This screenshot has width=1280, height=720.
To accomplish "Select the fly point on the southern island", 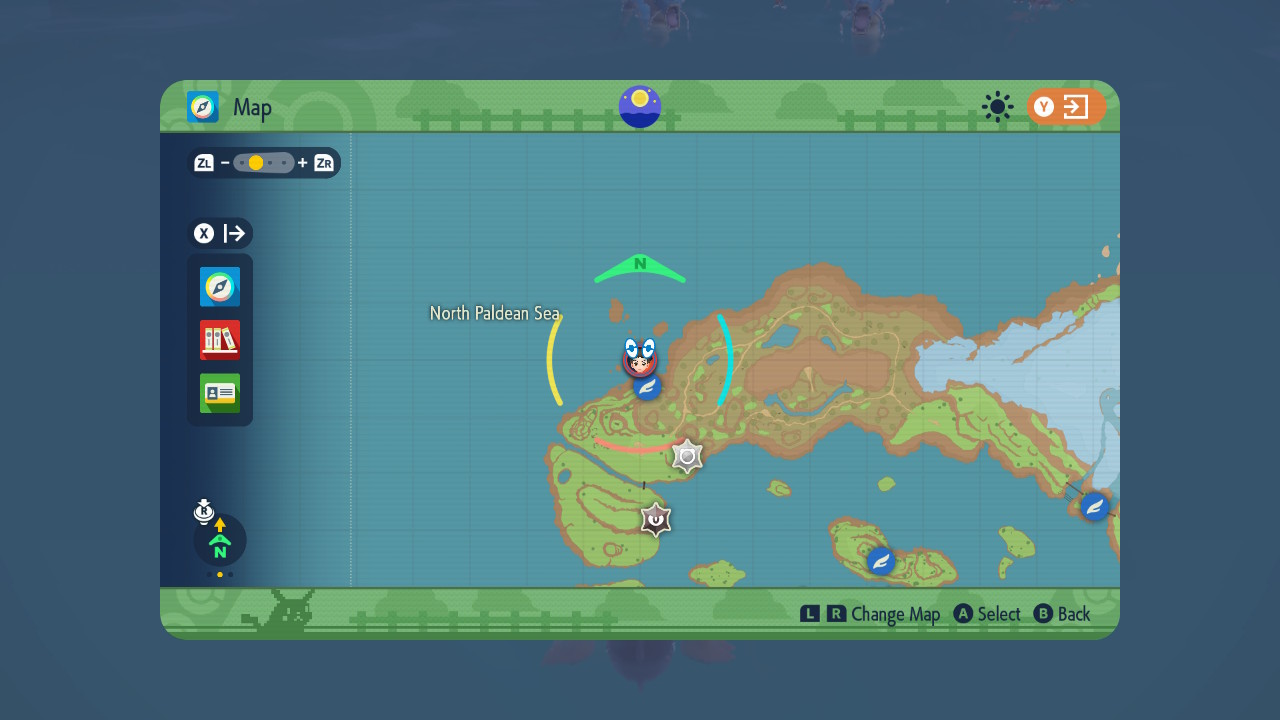I will point(880,561).
